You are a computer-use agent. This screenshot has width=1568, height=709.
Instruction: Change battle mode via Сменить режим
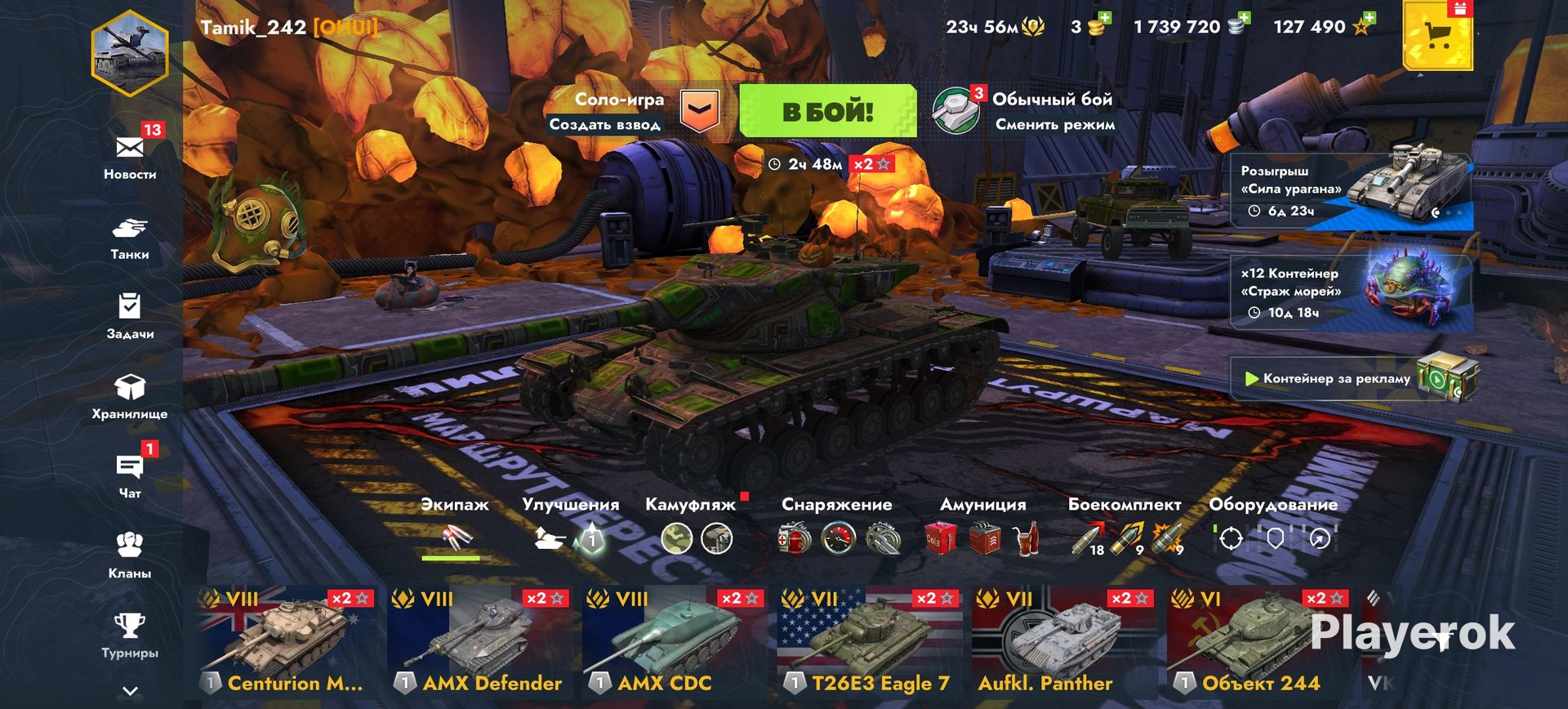click(1054, 125)
